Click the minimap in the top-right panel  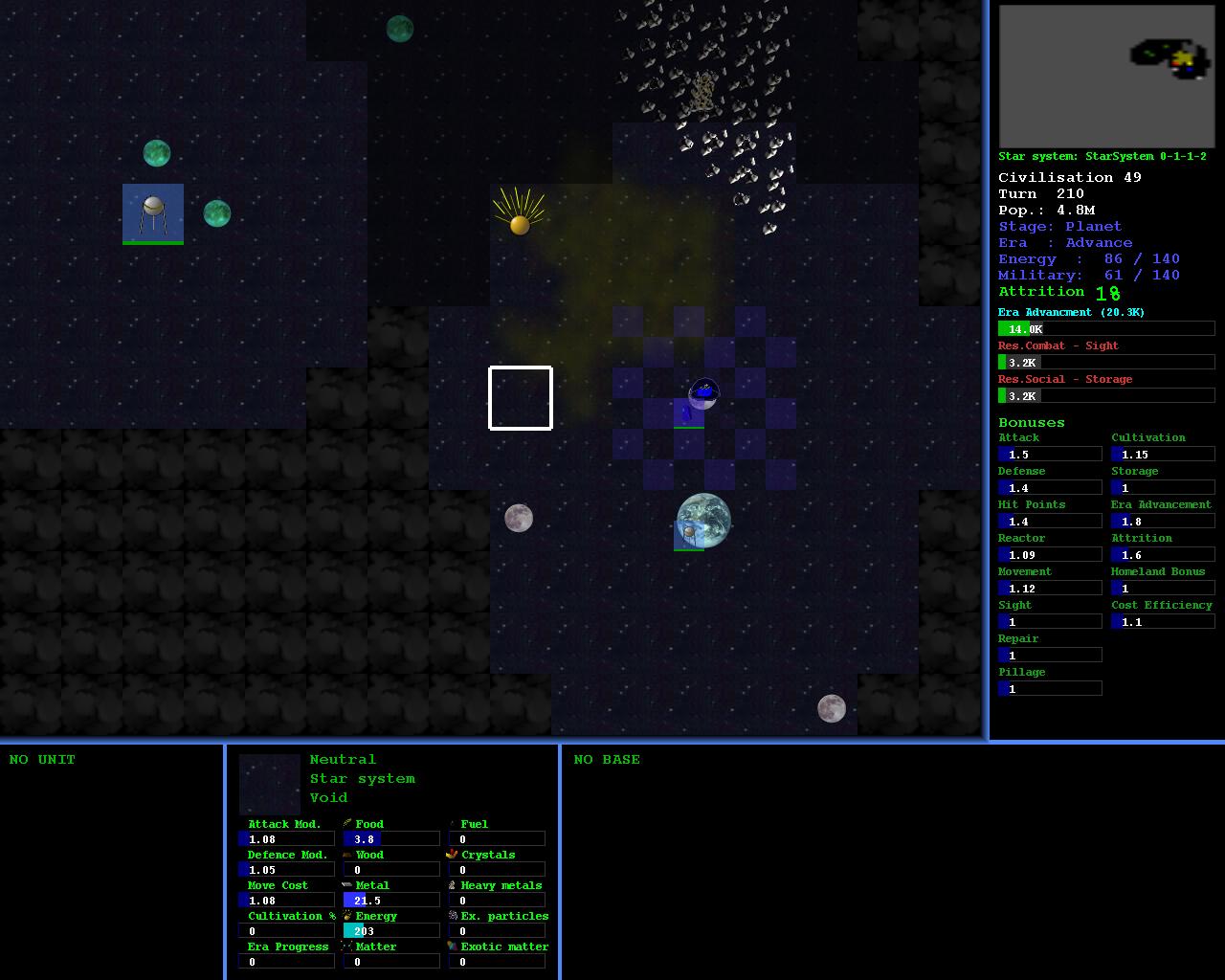(1106, 77)
